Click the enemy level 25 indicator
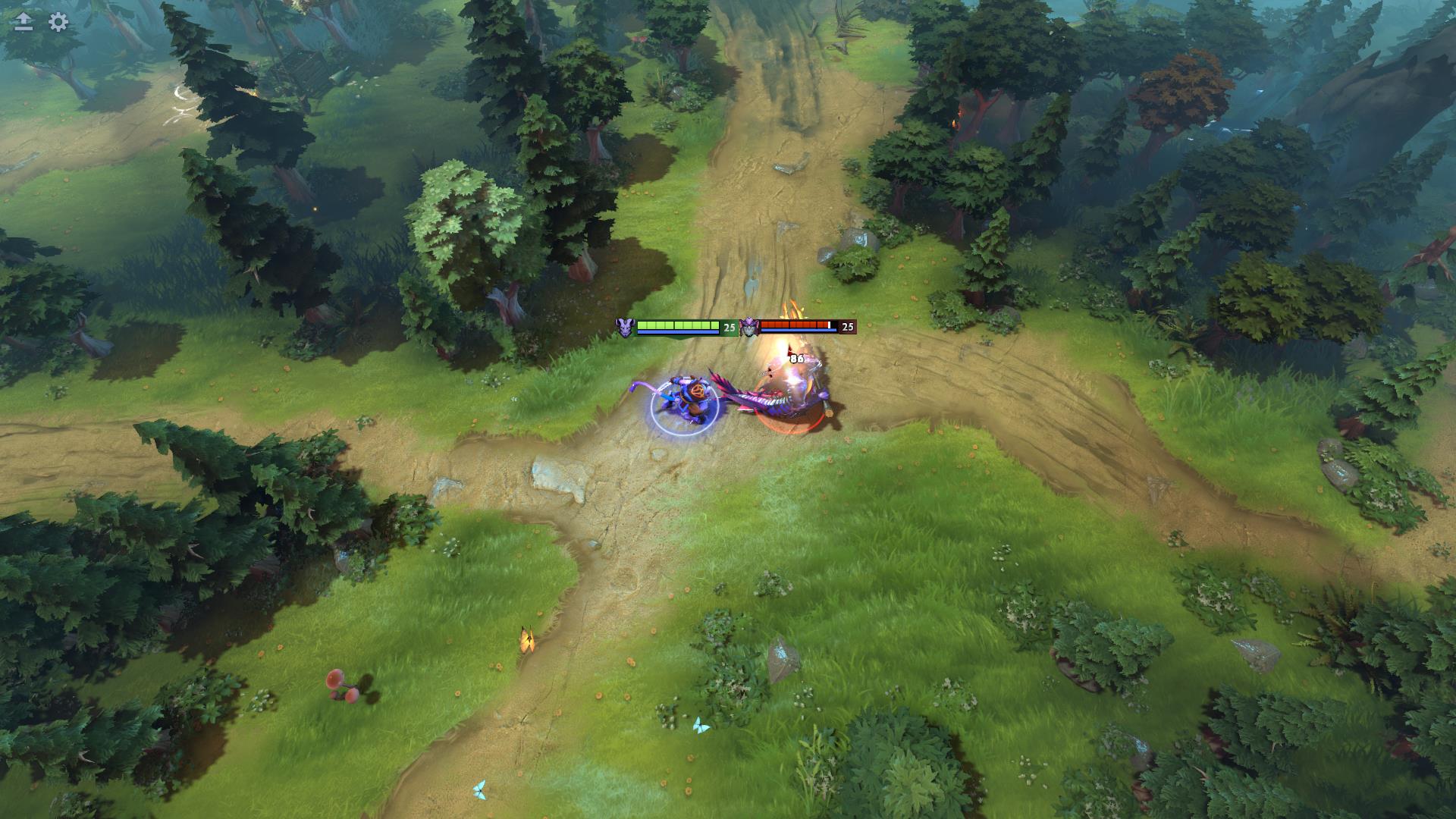 (x=849, y=326)
